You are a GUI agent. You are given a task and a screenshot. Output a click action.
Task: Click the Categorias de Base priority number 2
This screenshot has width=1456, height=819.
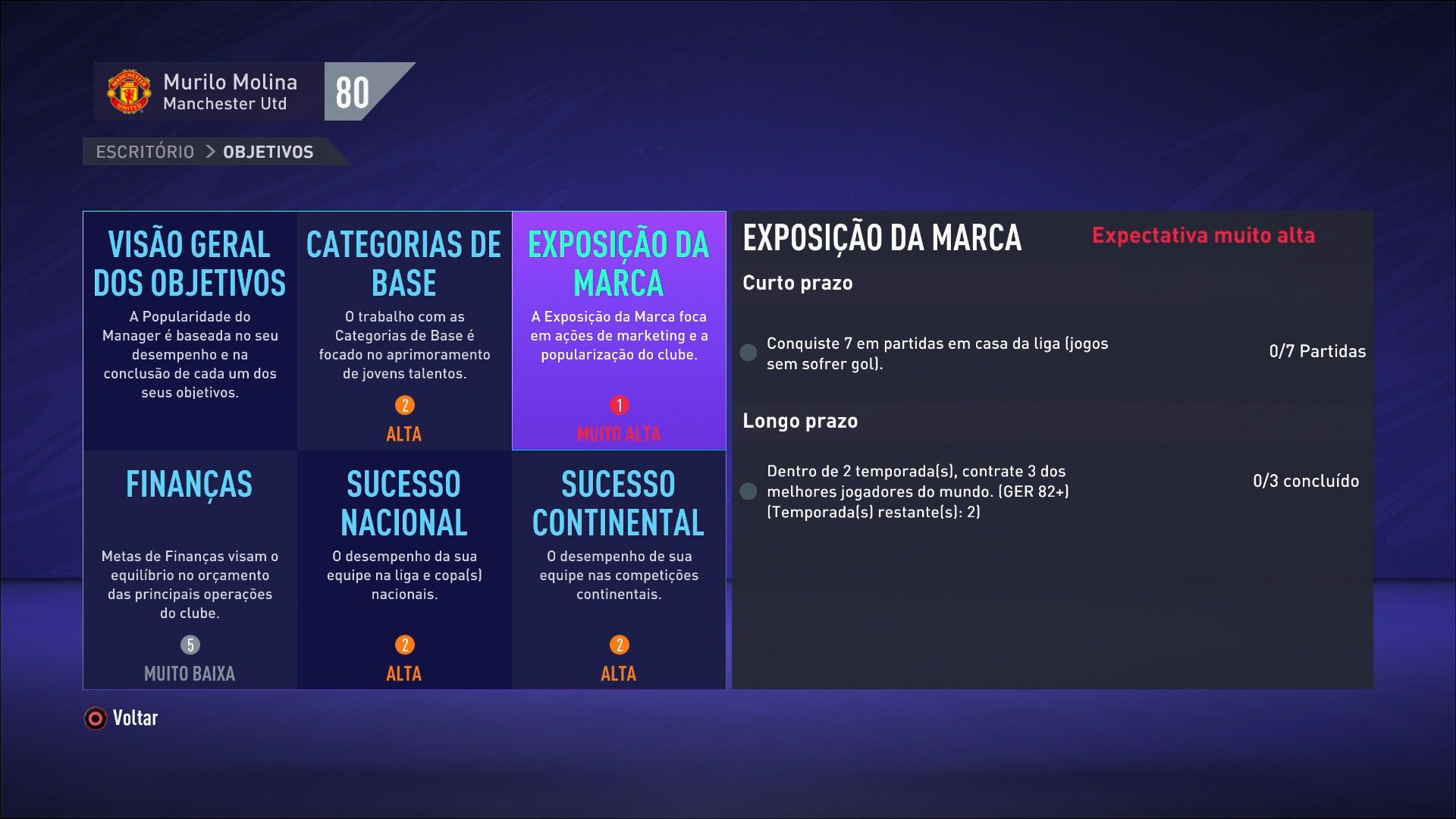404,404
